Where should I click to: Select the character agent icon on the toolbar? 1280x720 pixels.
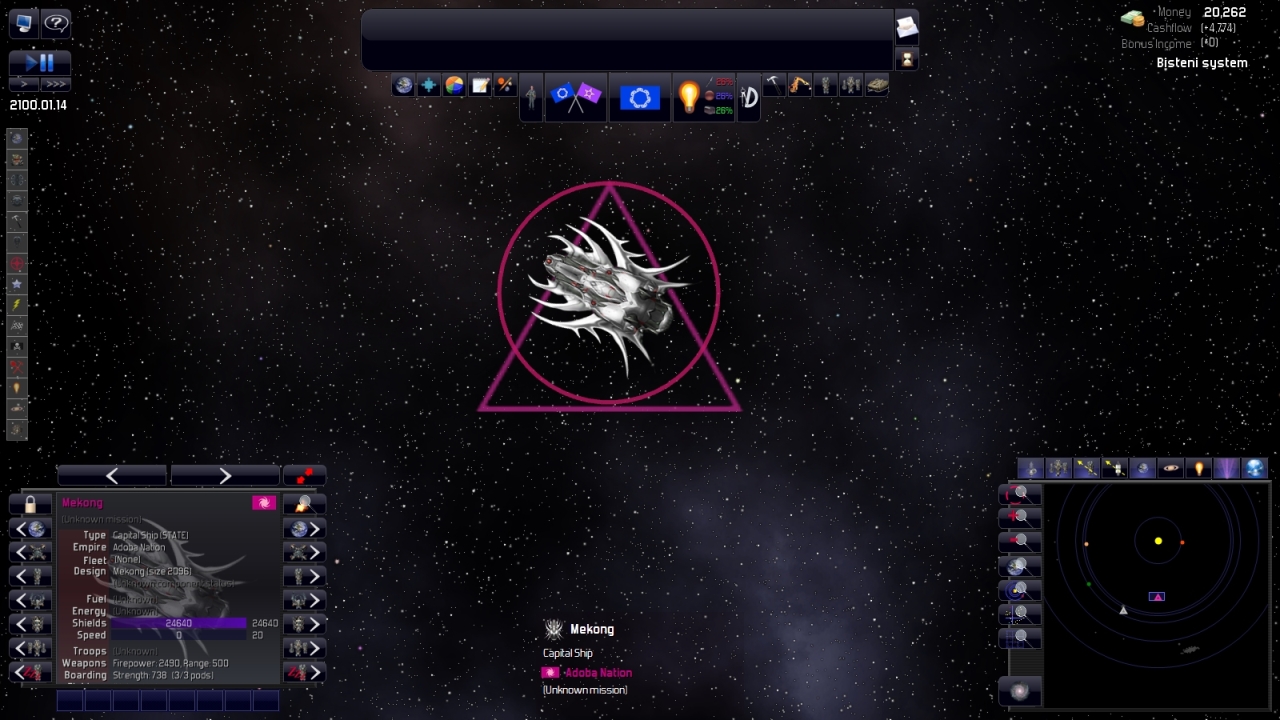531,97
